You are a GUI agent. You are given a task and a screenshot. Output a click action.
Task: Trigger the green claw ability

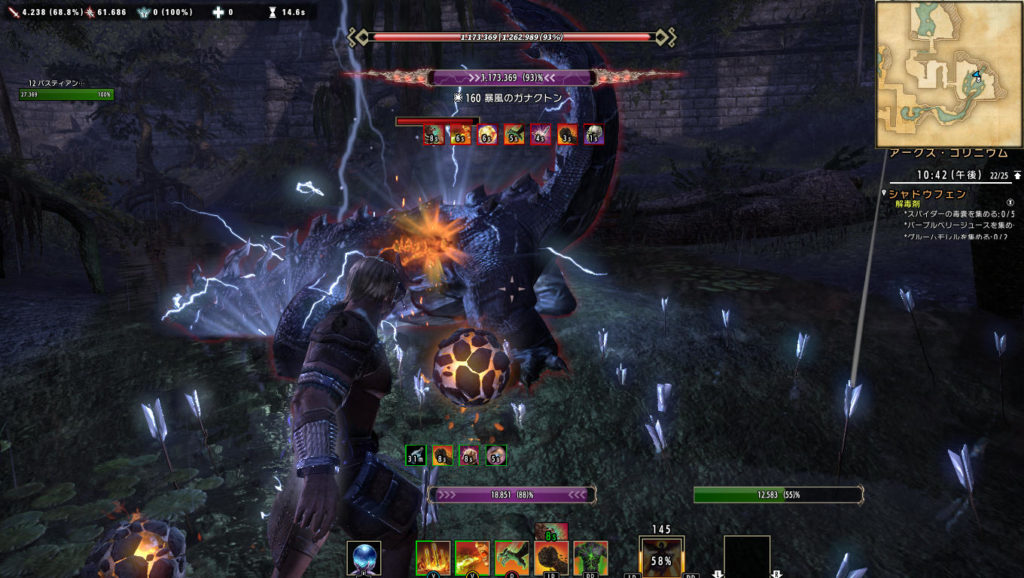[511, 557]
